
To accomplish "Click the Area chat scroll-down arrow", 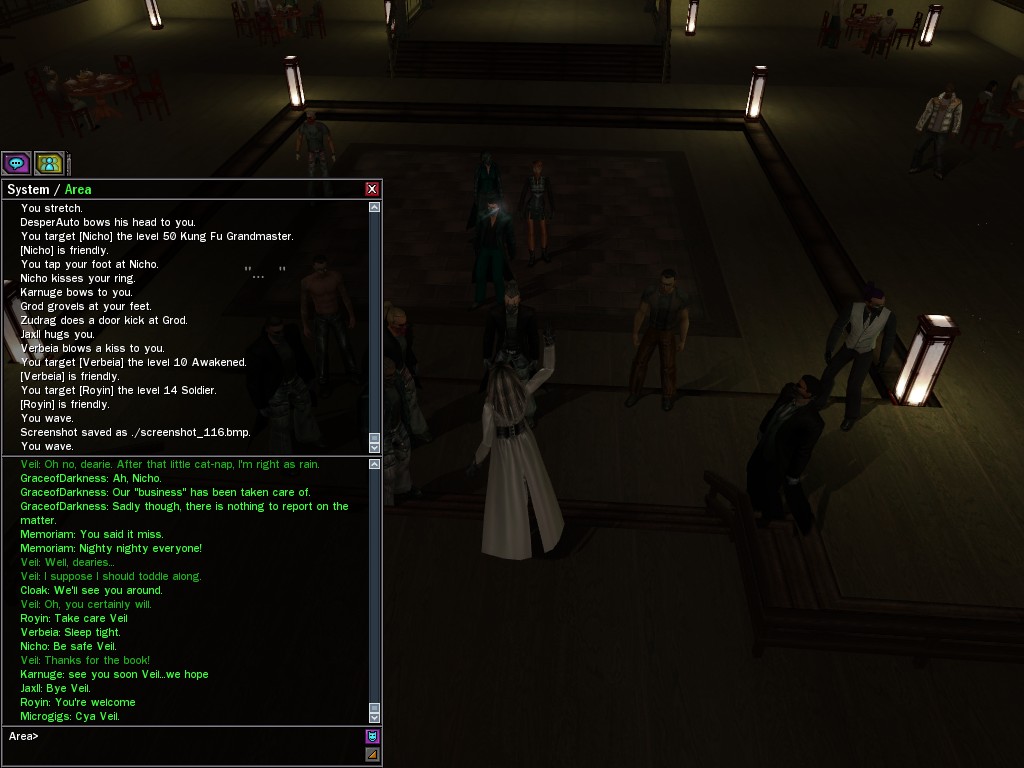I will [x=374, y=716].
